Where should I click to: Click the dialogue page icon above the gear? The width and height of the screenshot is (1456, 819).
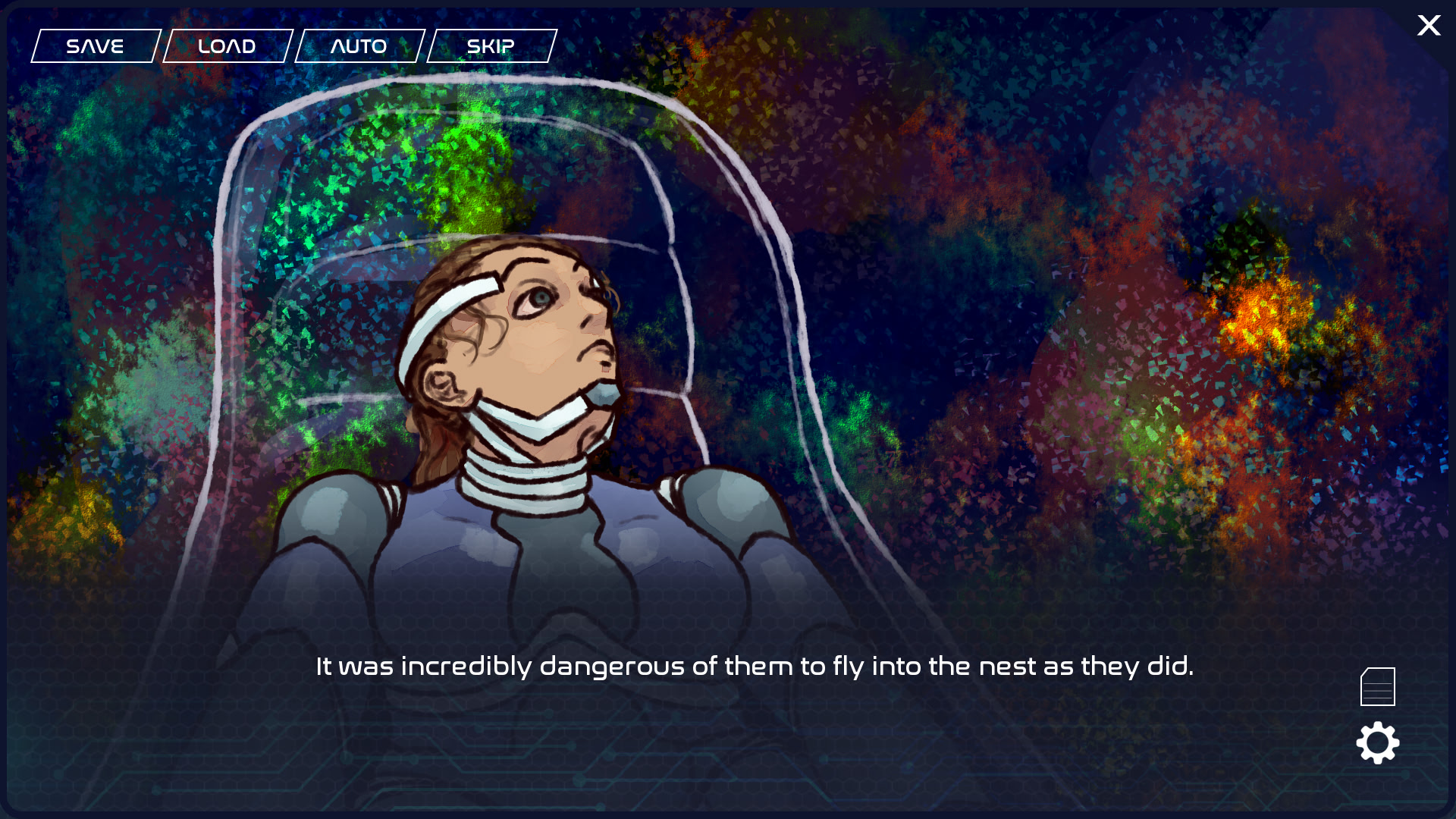click(1378, 685)
